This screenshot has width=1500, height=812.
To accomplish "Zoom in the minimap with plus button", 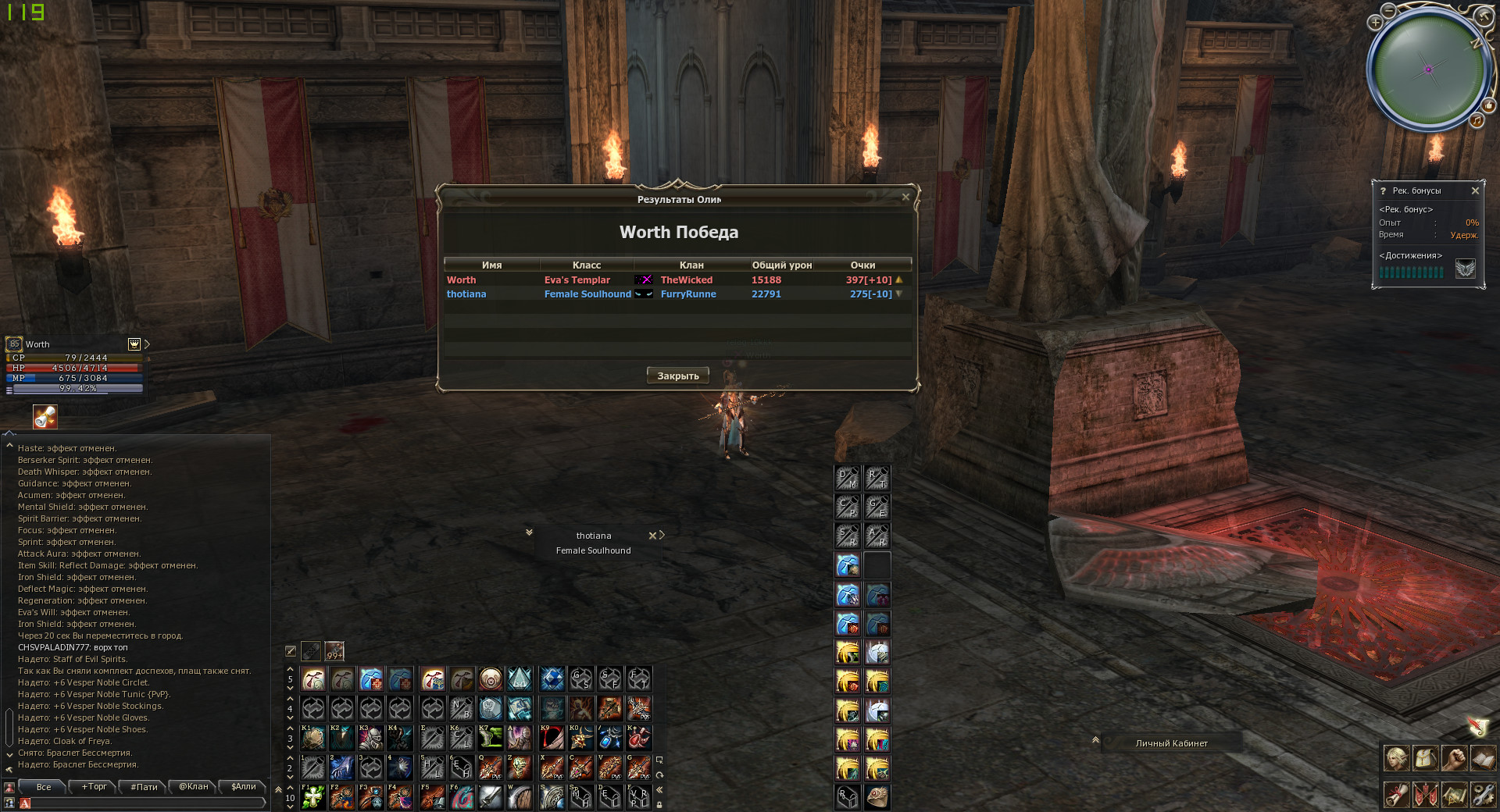I will tap(1375, 23).
